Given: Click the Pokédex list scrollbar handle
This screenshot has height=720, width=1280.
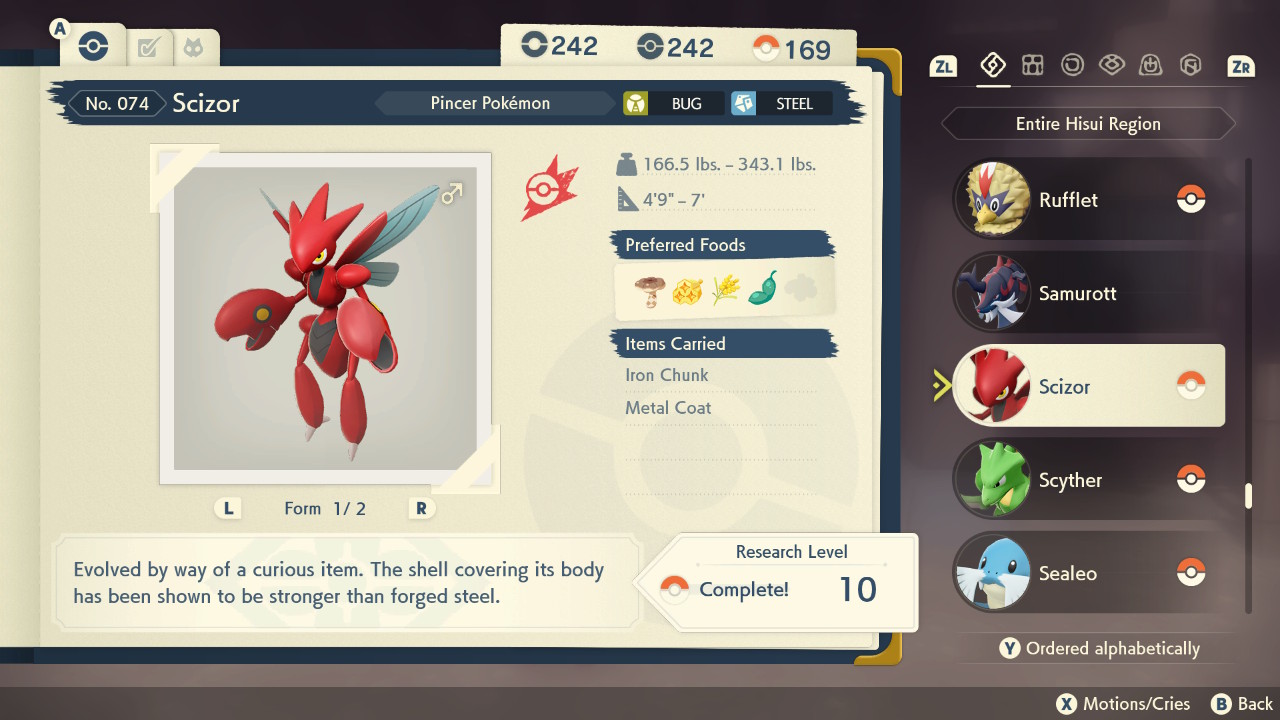Looking at the screenshot, I should pos(1248,496).
